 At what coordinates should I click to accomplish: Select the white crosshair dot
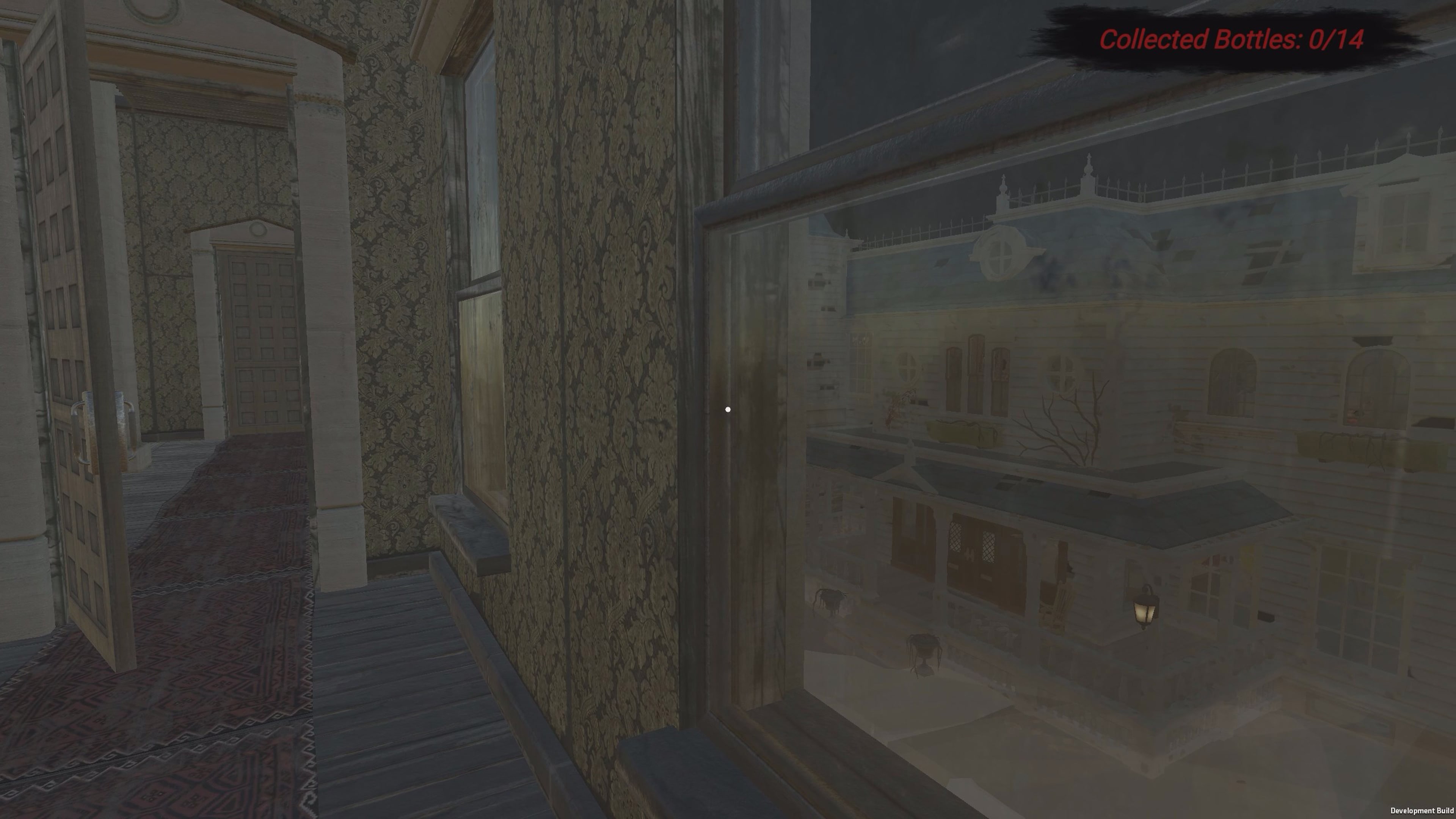tap(728, 409)
